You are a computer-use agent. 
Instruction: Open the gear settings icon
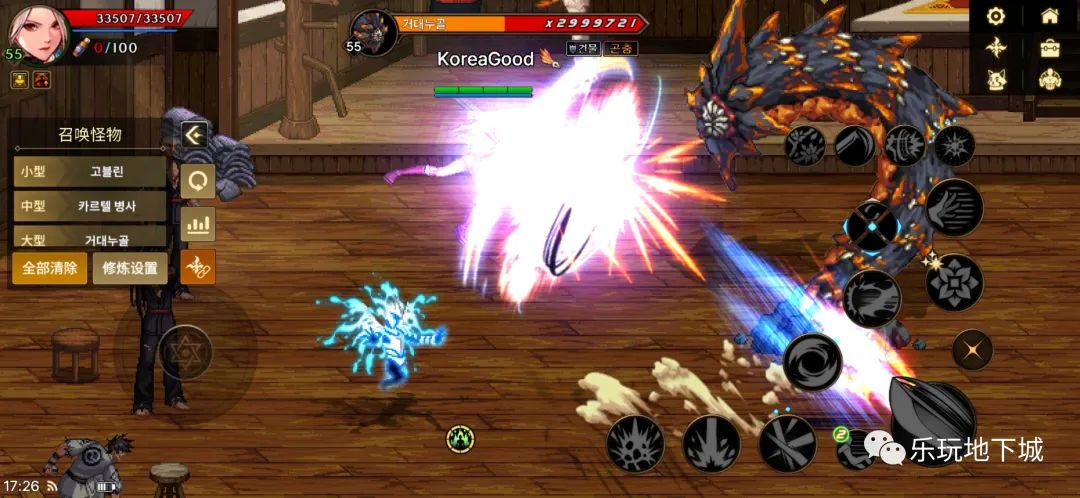tap(995, 16)
